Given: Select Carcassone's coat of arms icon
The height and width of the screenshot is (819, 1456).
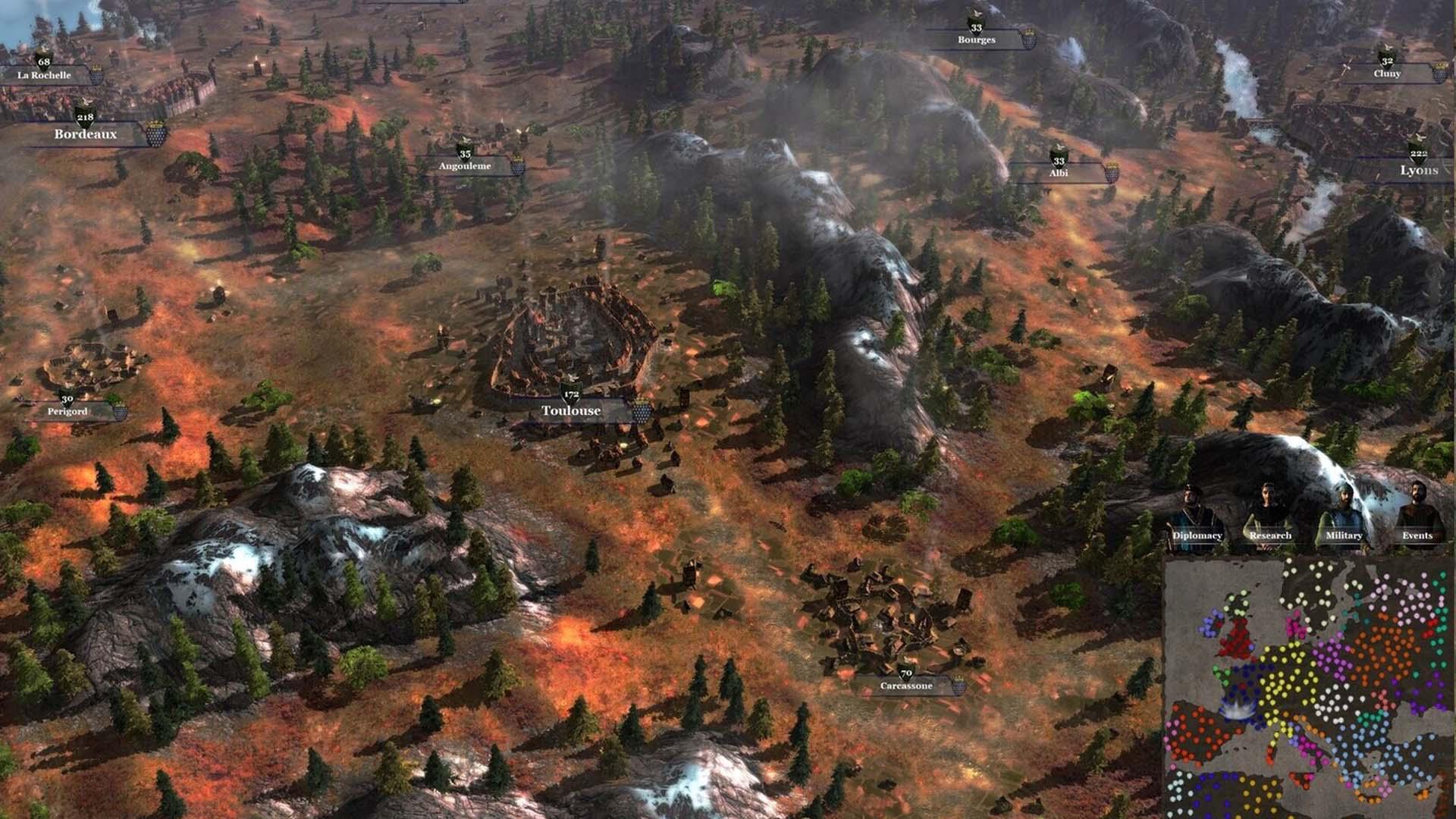Looking at the screenshot, I should [x=959, y=685].
